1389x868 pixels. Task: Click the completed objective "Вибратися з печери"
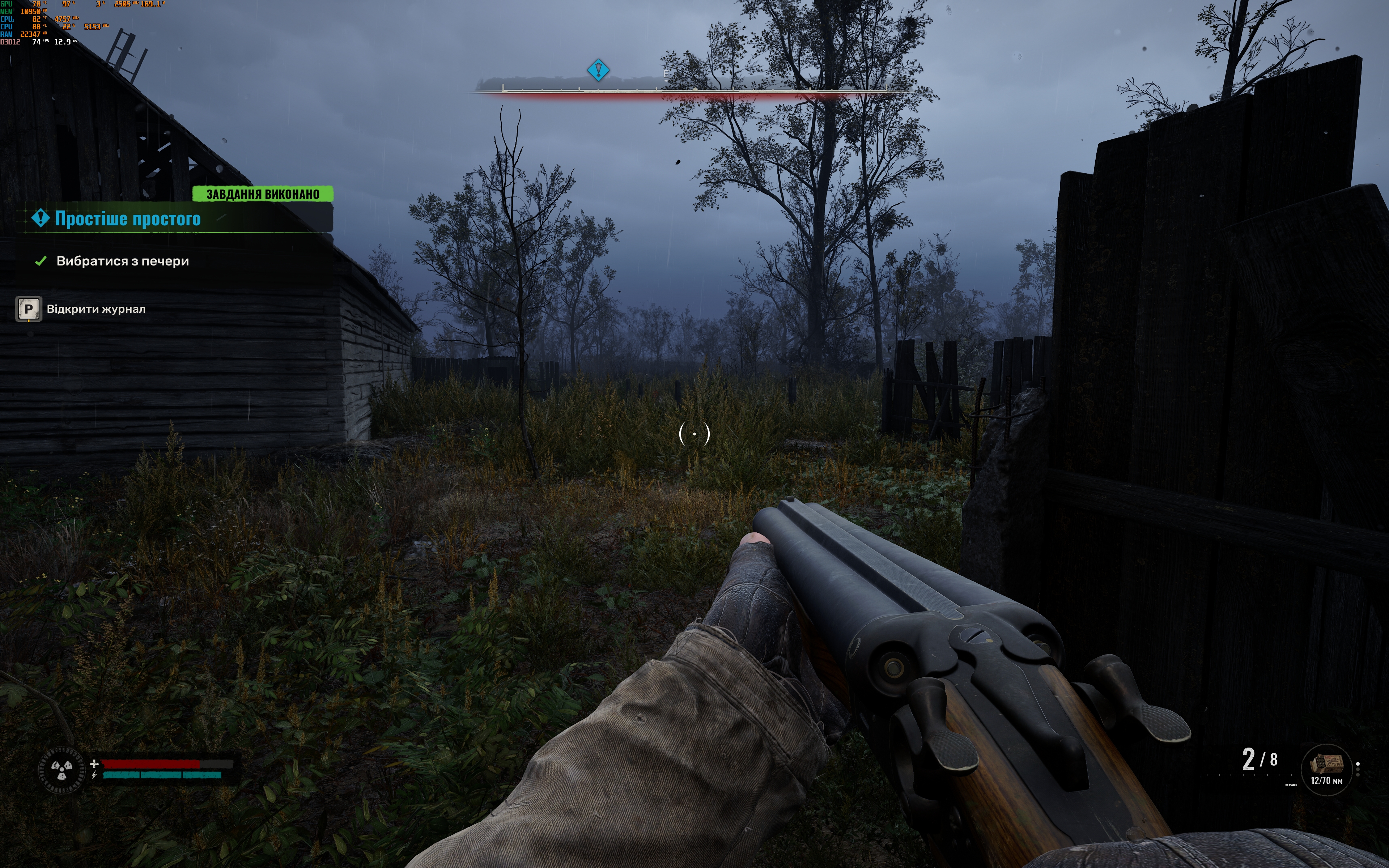point(122,261)
